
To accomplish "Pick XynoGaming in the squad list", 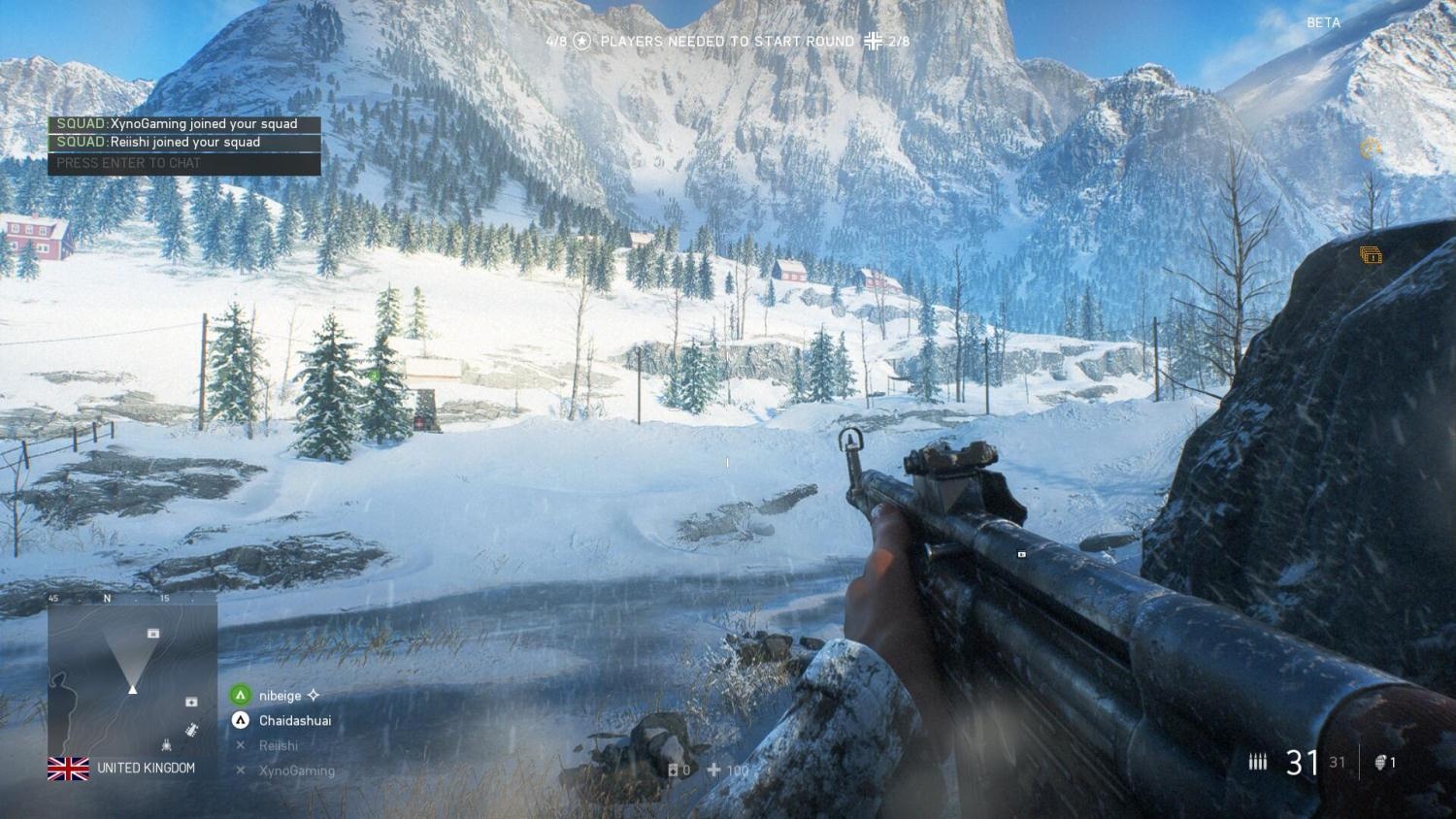I will click(x=296, y=770).
